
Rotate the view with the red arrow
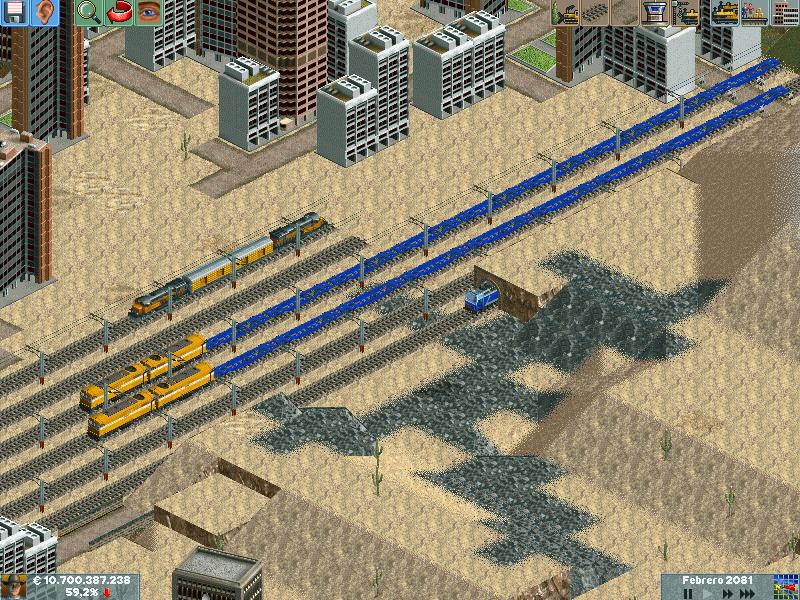click(119, 13)
